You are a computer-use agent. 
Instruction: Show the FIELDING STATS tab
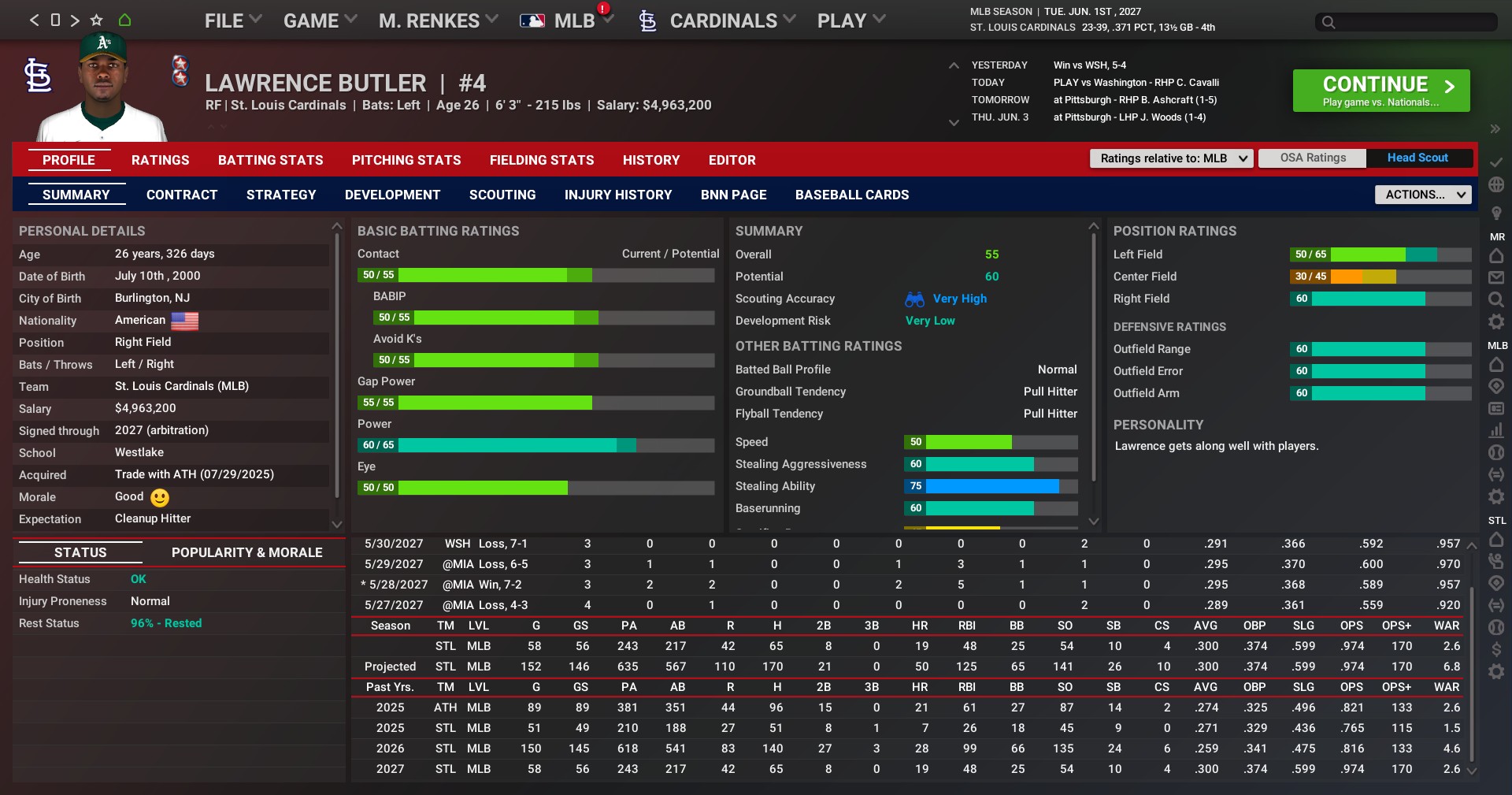tap(542, 160)
